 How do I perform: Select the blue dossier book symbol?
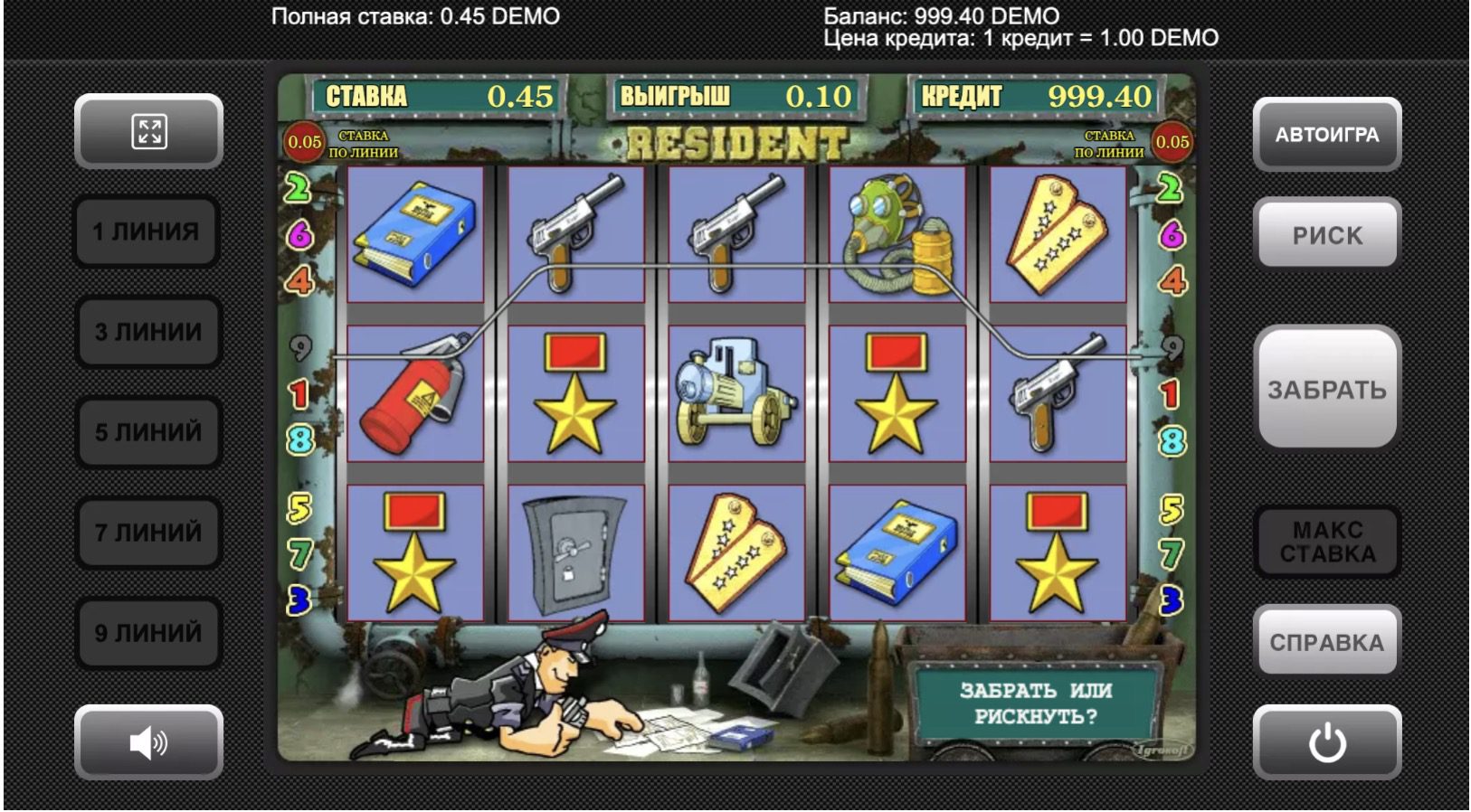(x=417, y=233)
